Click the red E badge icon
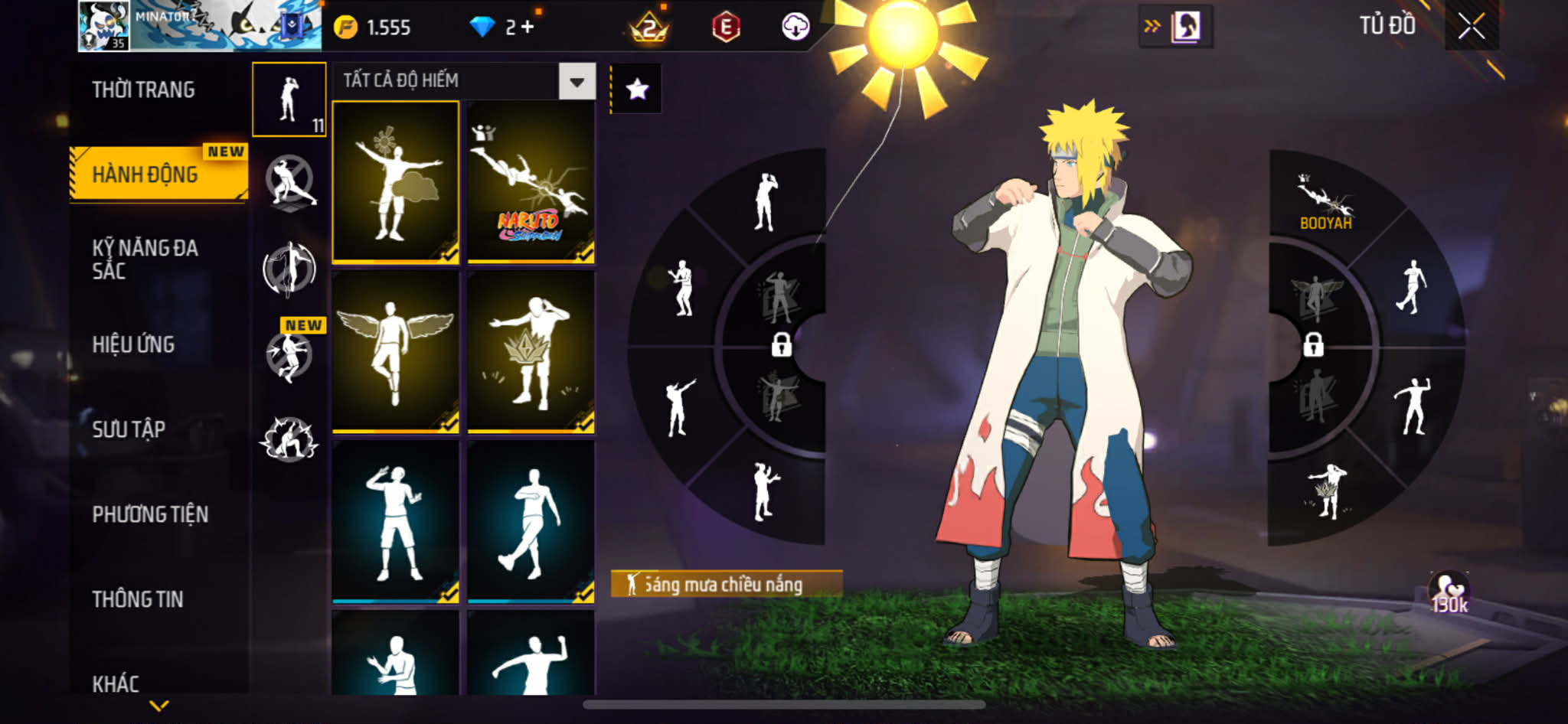This screenshot has height=724, width=1568. pos(725,28)
